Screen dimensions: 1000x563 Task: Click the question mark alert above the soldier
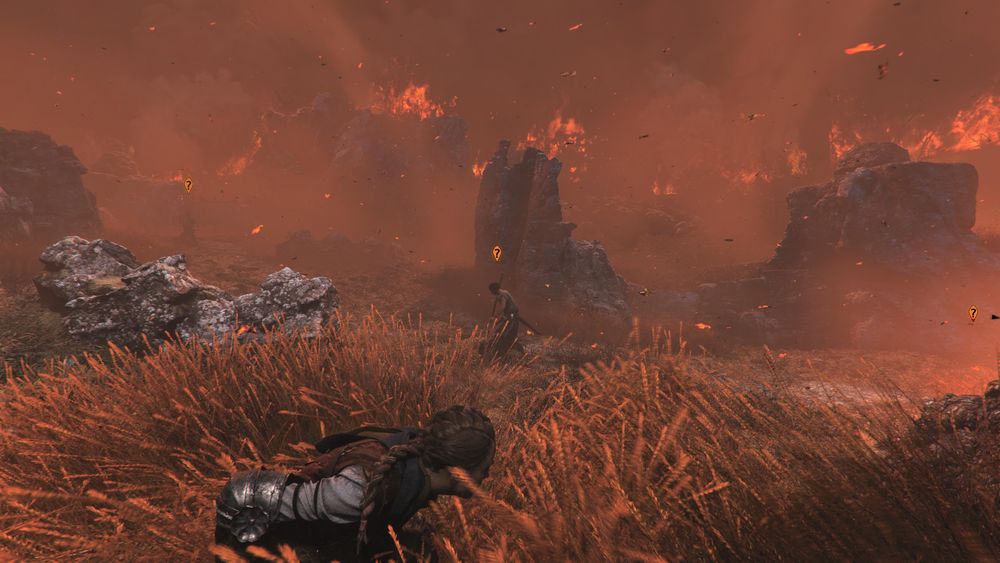coord(497,254)
